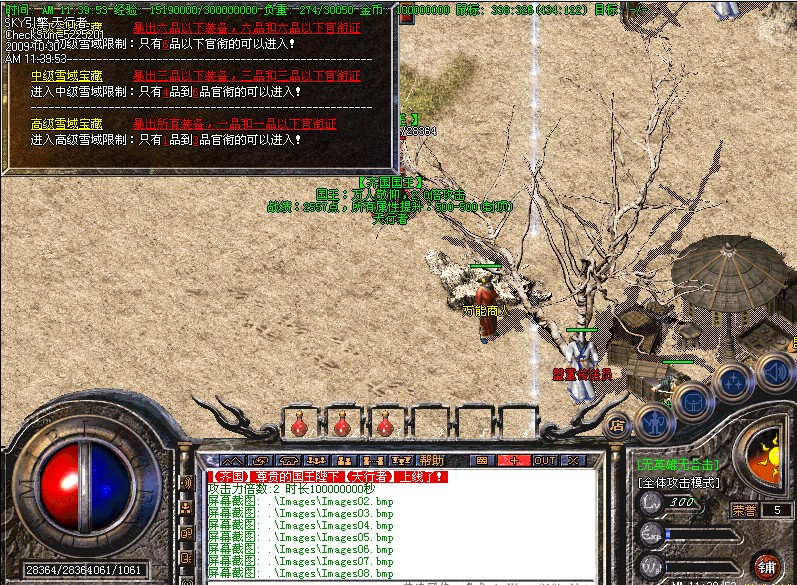Viewport: 797px width, 585px height.
Task: Toggle the 全体攻击模式 attack mode label
Action: [x=679, y=482]
